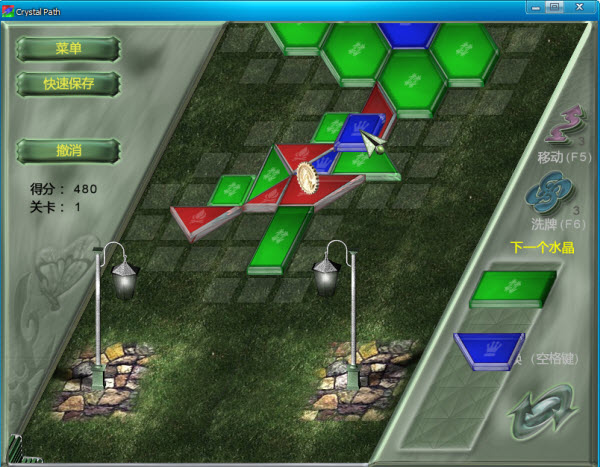Close the Crystal Path window
The height and width of the screenshot is (467, 600).
click(x=581, y=7)
